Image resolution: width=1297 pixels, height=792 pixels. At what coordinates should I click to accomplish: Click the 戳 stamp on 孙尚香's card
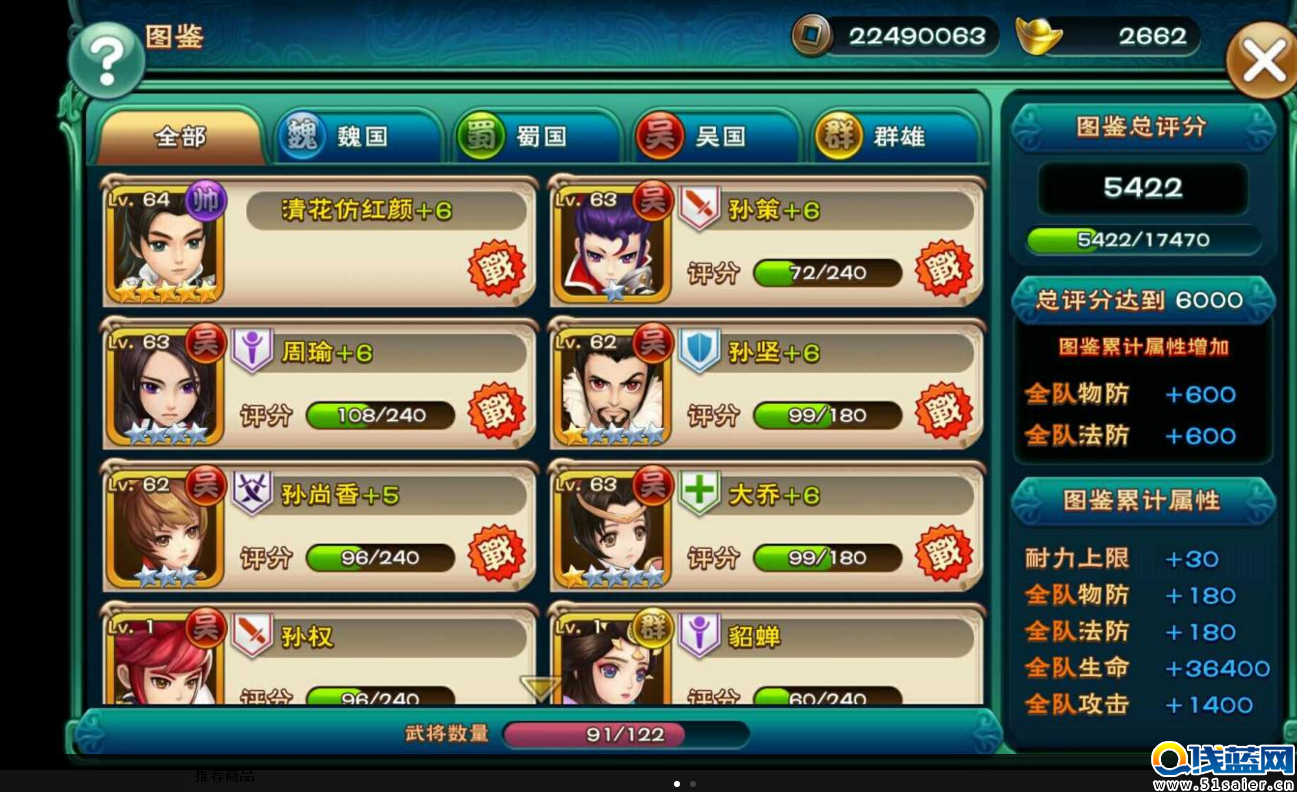[x=496, y=553]
